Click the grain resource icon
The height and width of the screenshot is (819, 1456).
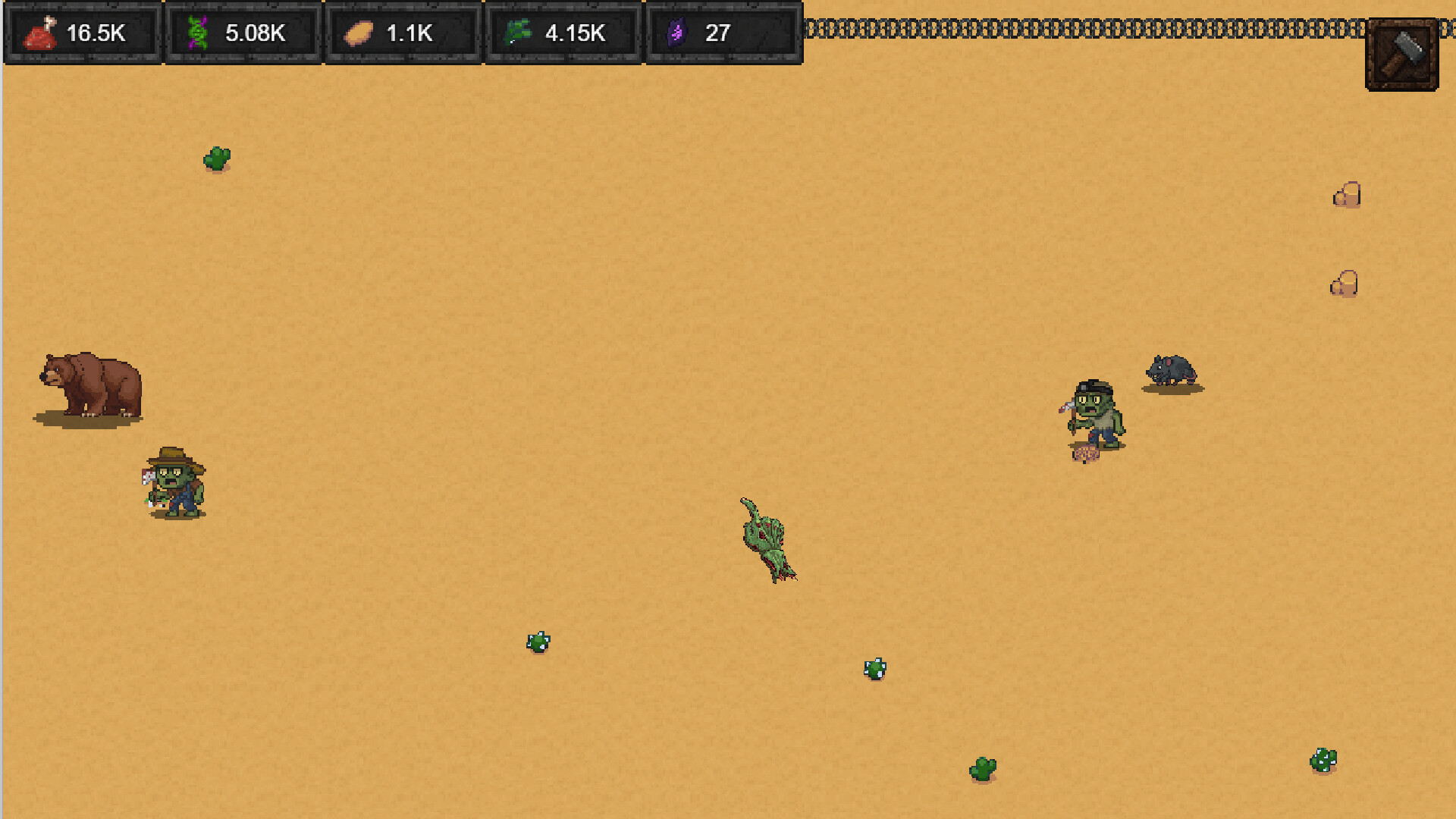[x=358, y=32]
